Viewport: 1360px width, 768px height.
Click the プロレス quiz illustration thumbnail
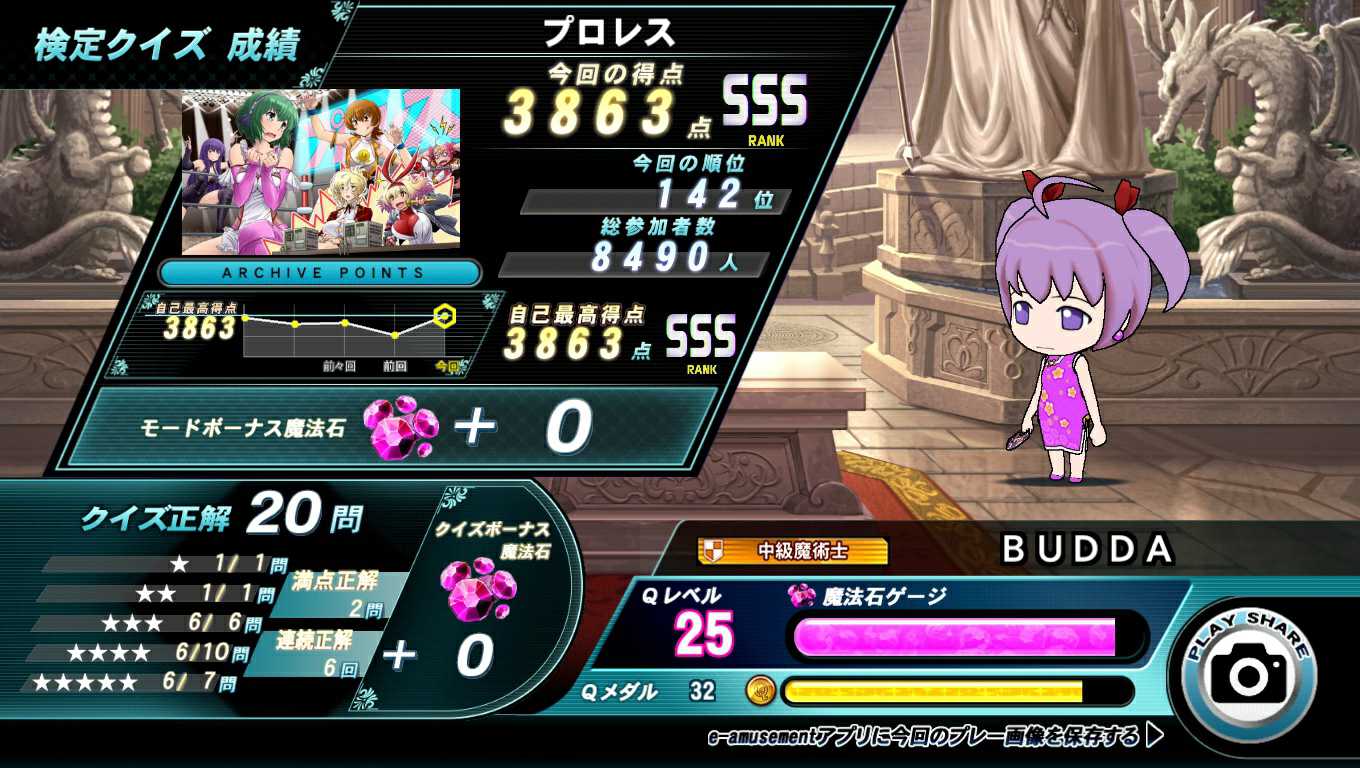coord(321,171)
